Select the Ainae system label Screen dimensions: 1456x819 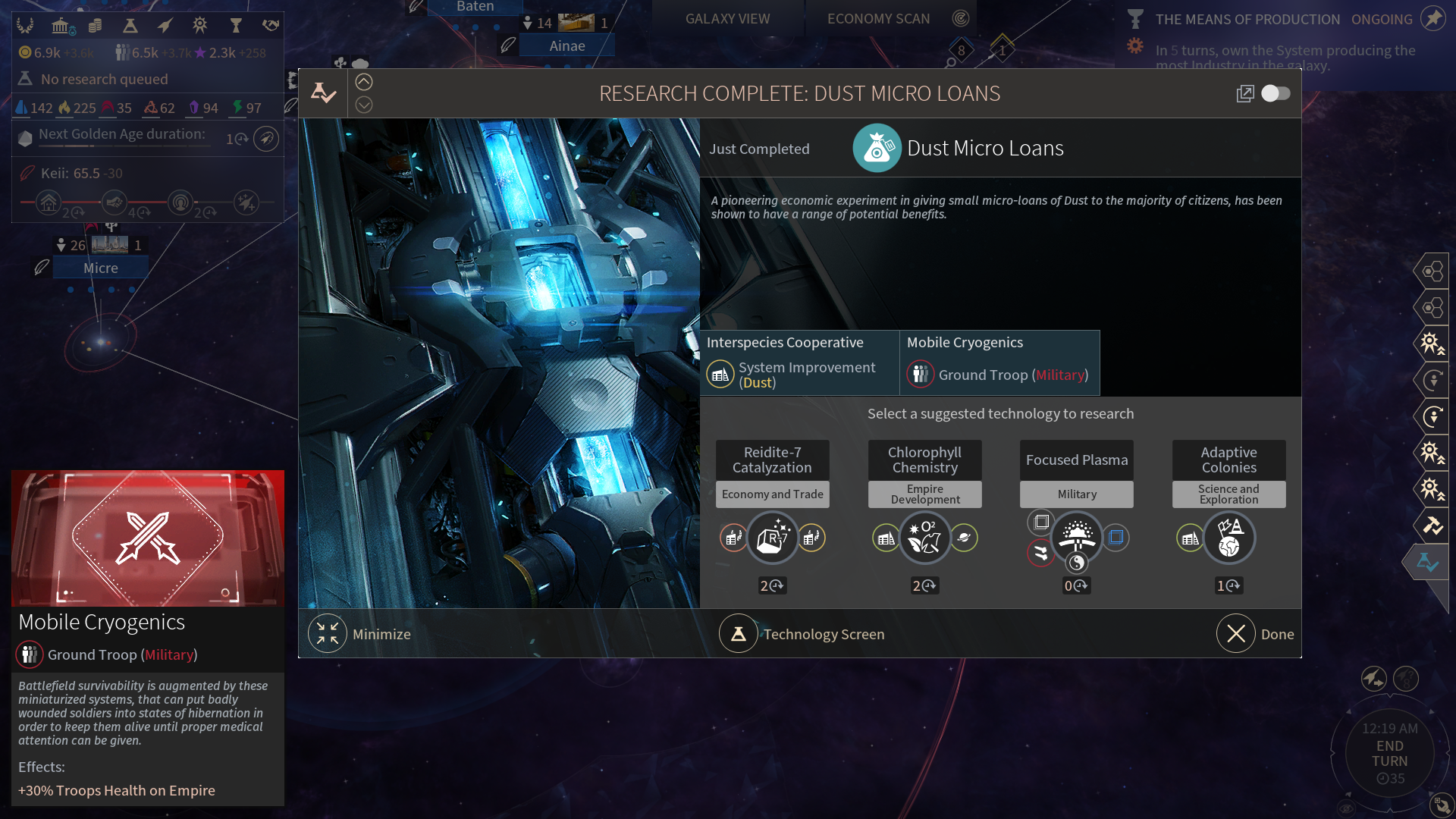[x=567, y=45]
